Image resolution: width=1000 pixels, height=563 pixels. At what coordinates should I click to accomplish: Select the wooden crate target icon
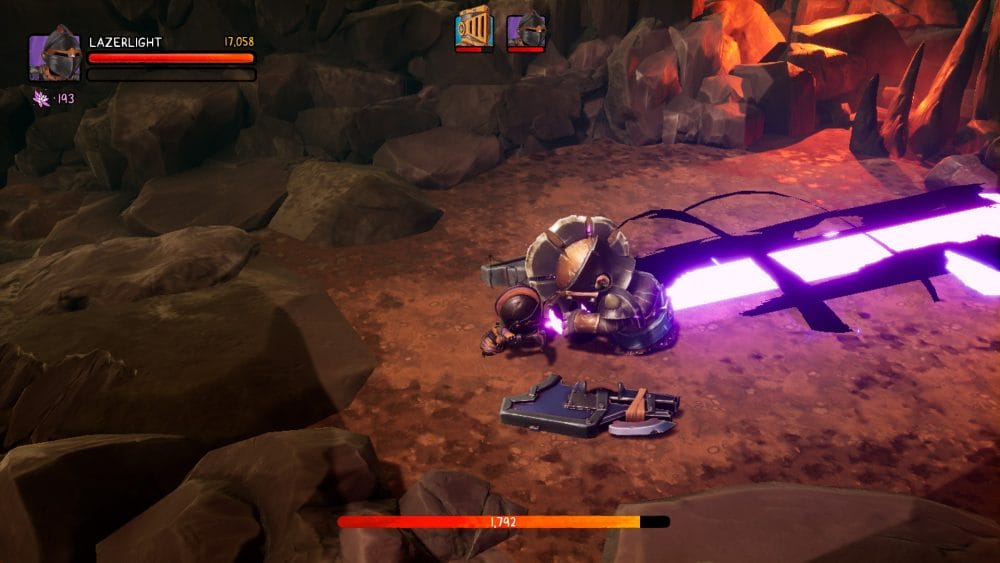(474, 27)
